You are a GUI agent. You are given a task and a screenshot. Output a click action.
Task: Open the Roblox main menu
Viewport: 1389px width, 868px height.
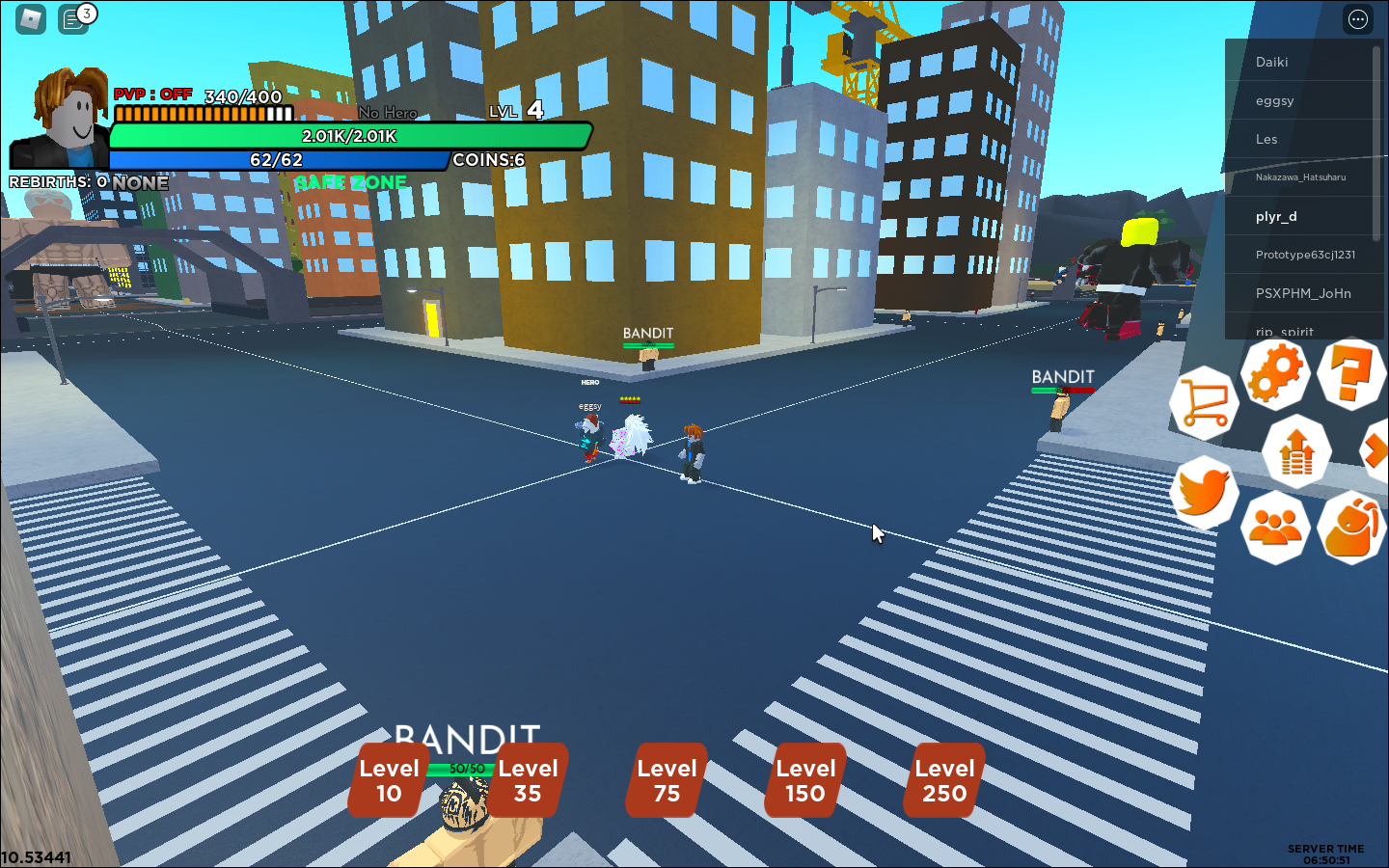tap(31, 18)
